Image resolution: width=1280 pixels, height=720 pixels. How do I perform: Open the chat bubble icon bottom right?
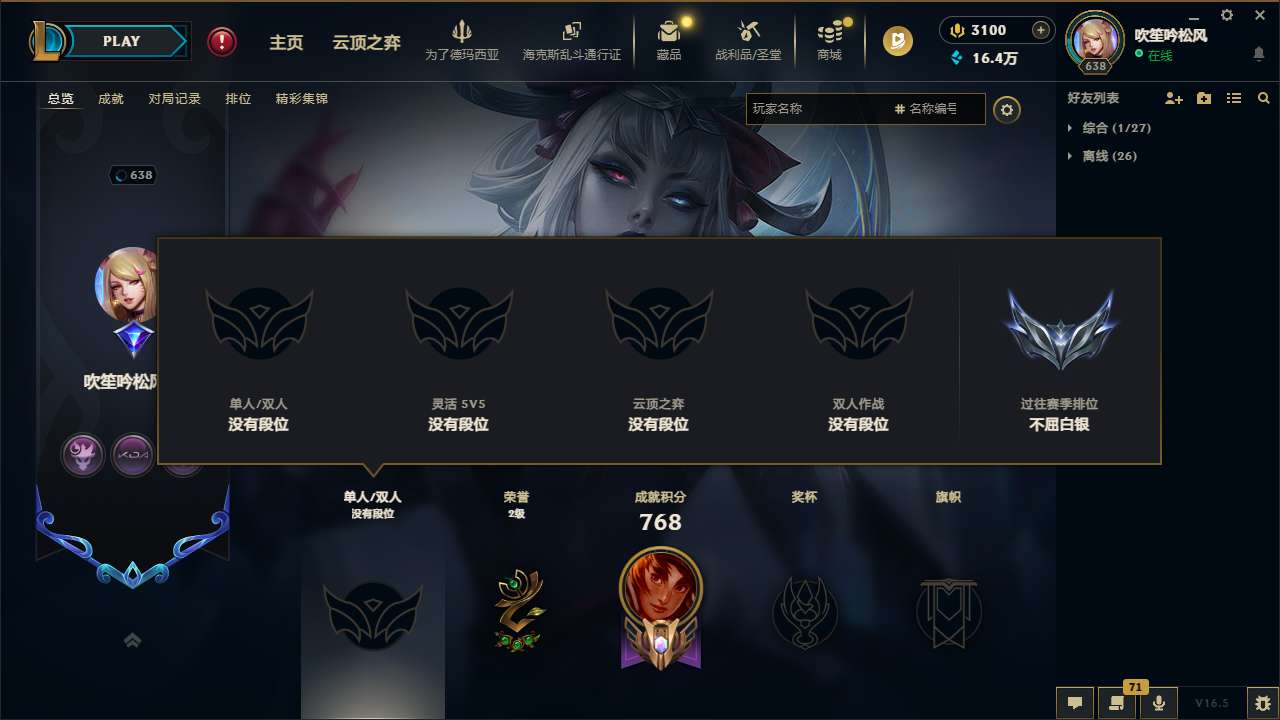coord(1075,703)
